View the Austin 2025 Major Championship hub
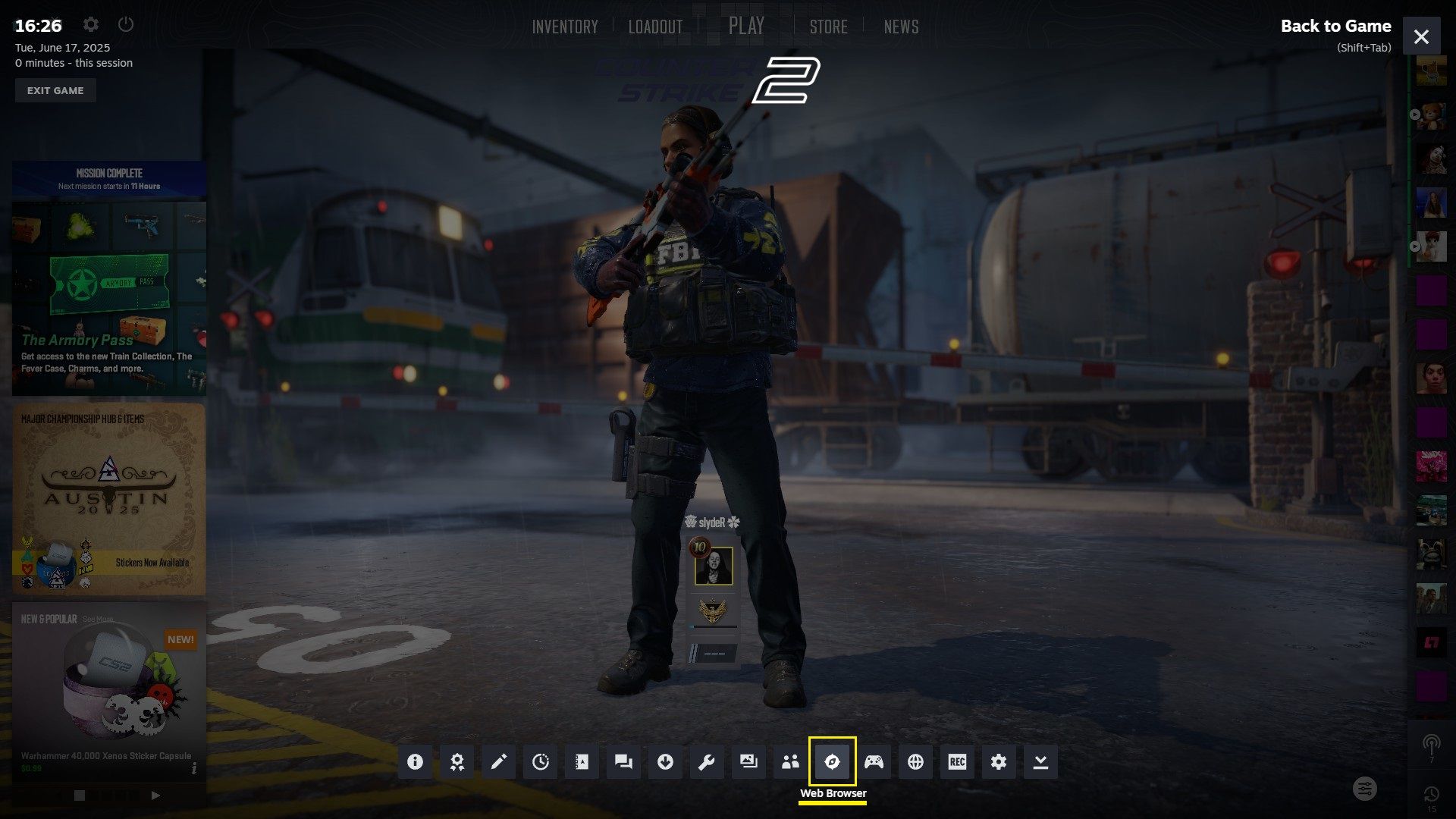 tap(109, 498)
